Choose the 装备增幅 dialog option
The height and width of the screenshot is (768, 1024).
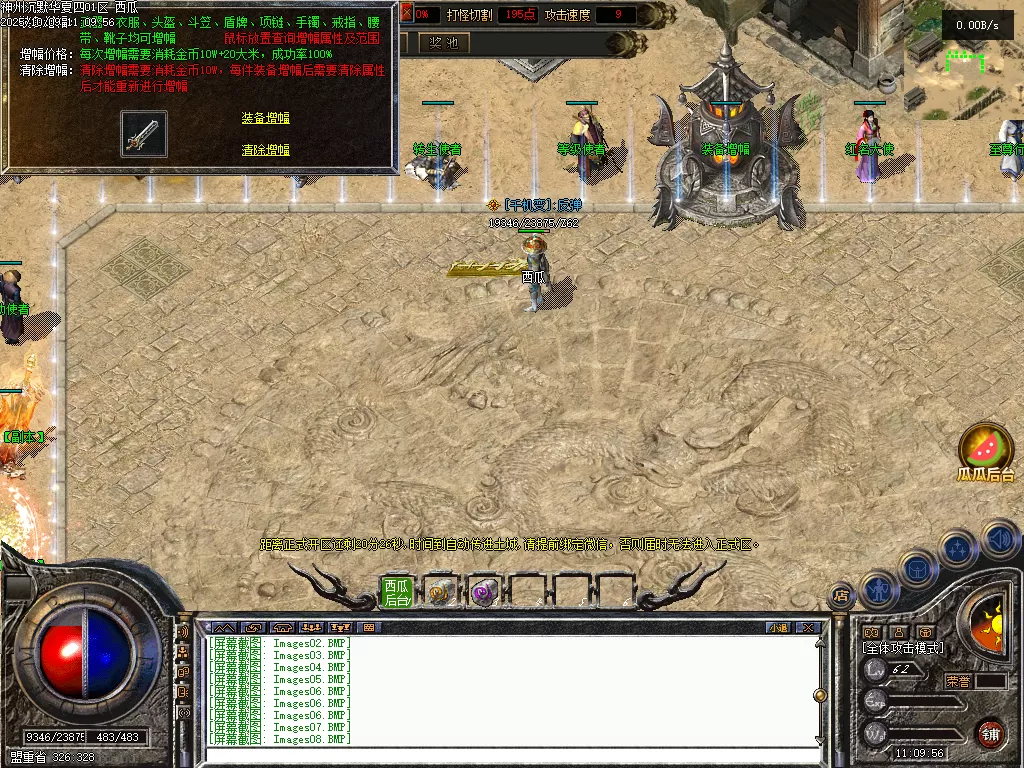pyautogui.click(x=265, y=118)
